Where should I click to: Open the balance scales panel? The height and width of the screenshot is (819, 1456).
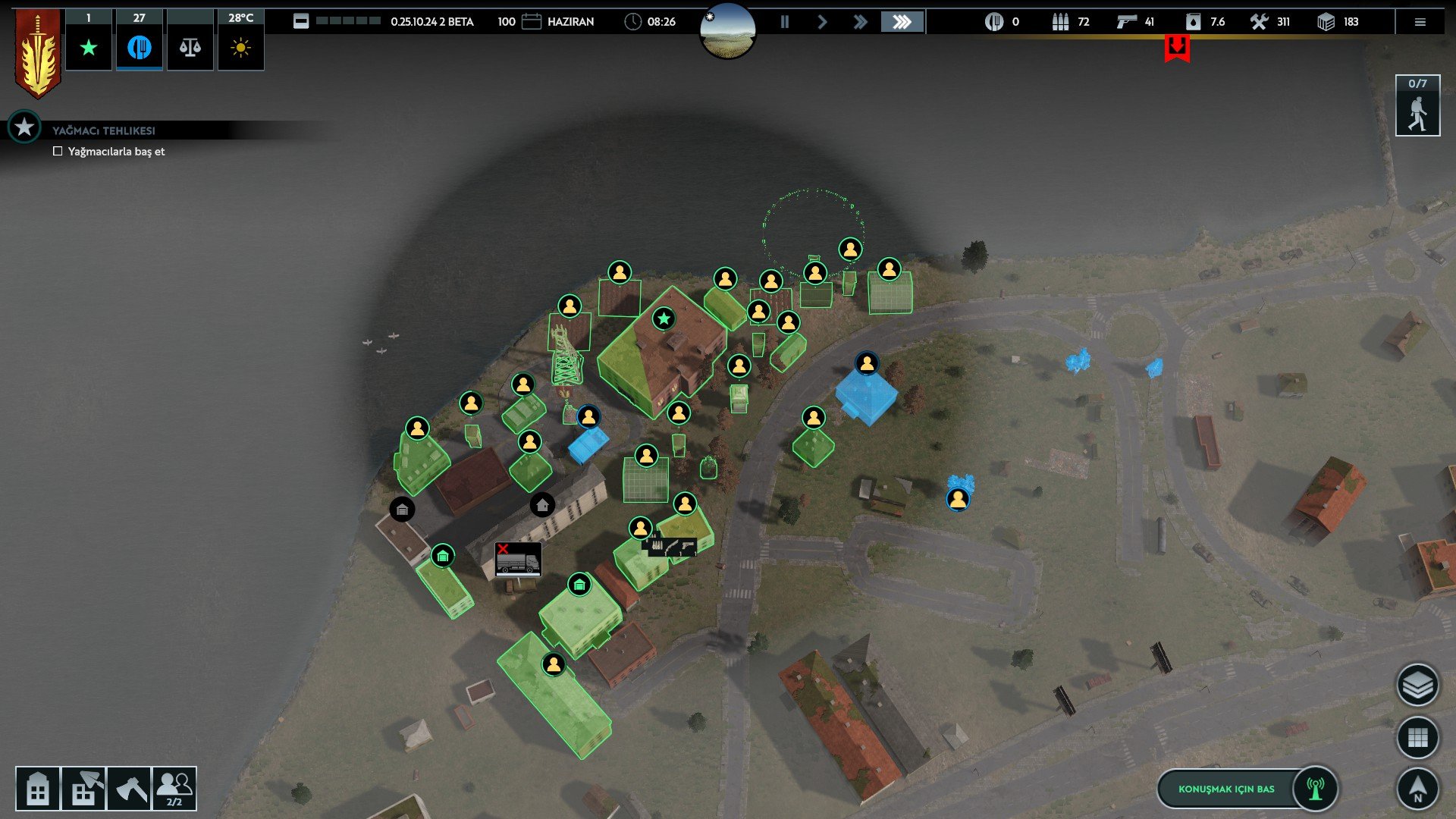coord(190,48)
